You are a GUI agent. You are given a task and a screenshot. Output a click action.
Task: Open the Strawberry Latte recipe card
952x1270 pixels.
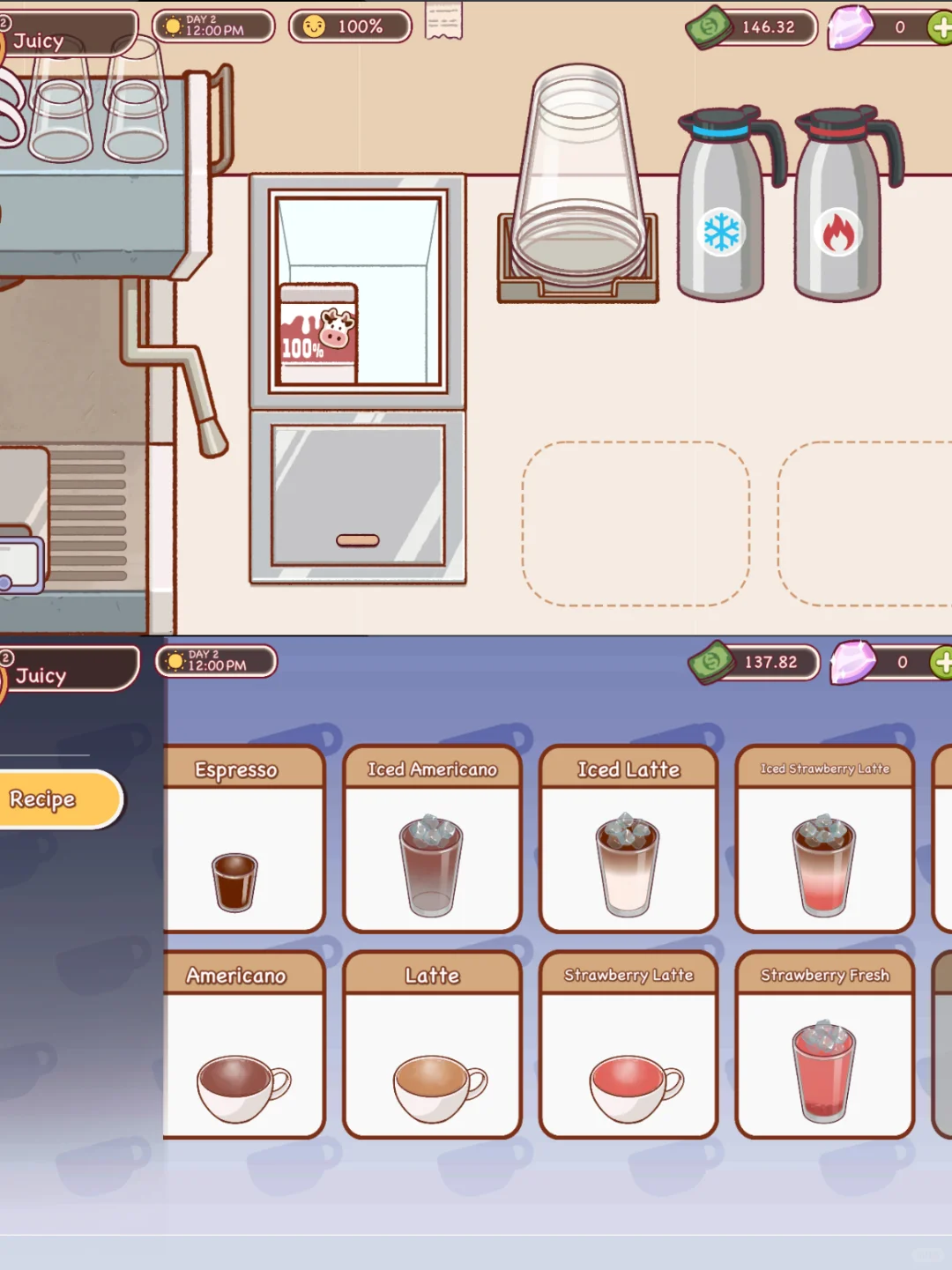(628, 1045)
